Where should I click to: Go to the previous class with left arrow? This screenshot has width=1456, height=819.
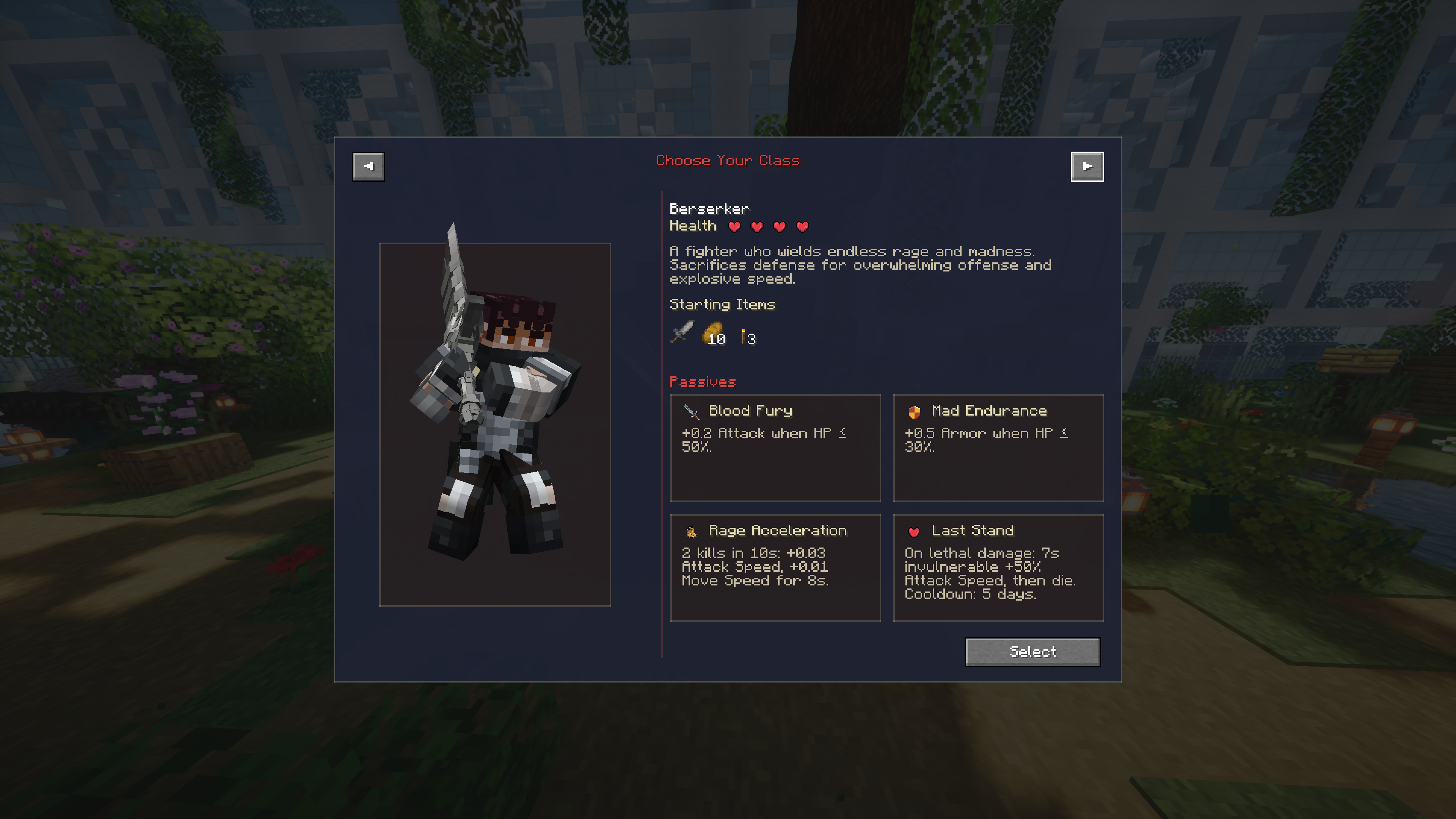(x=368, y=166)
